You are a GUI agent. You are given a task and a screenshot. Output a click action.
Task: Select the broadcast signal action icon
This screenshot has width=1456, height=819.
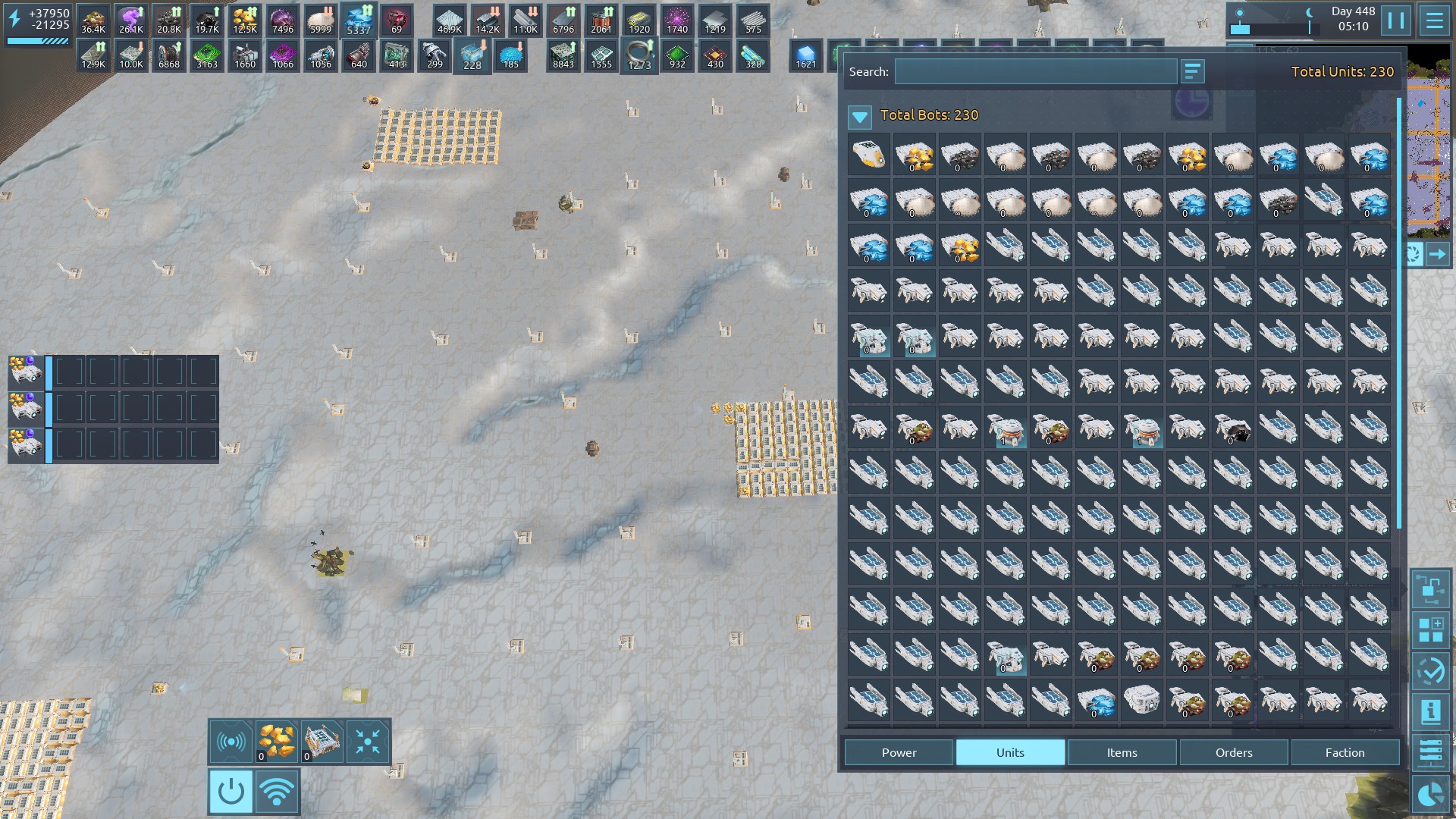point(231,741)
